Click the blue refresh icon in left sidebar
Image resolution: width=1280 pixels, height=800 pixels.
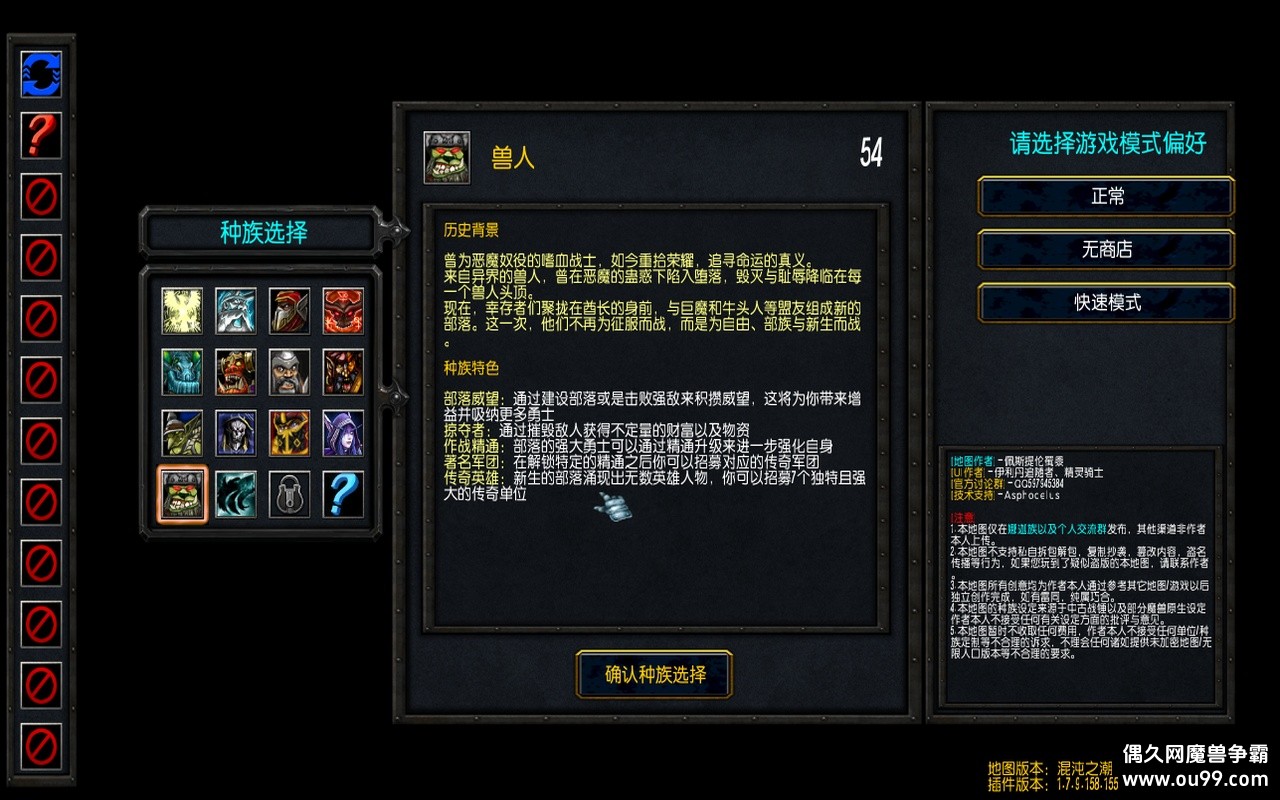tap(41, 76)
